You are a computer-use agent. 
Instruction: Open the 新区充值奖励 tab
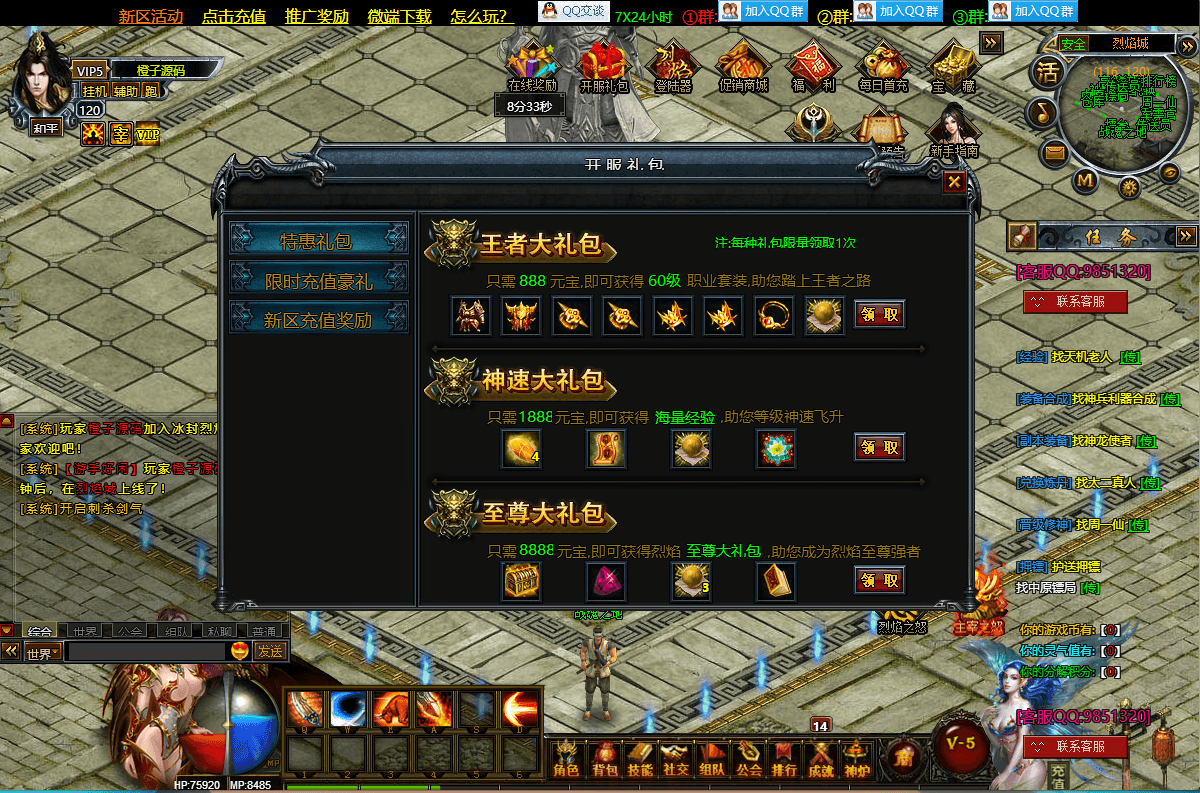(x=318, y=320)
